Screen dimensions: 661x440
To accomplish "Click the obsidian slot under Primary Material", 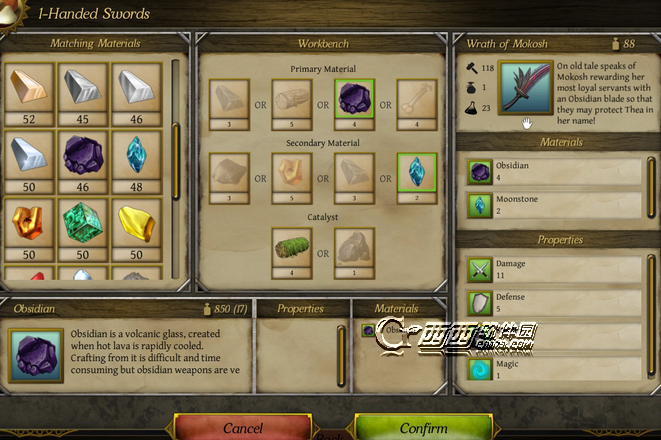I will tap(354, 98).
